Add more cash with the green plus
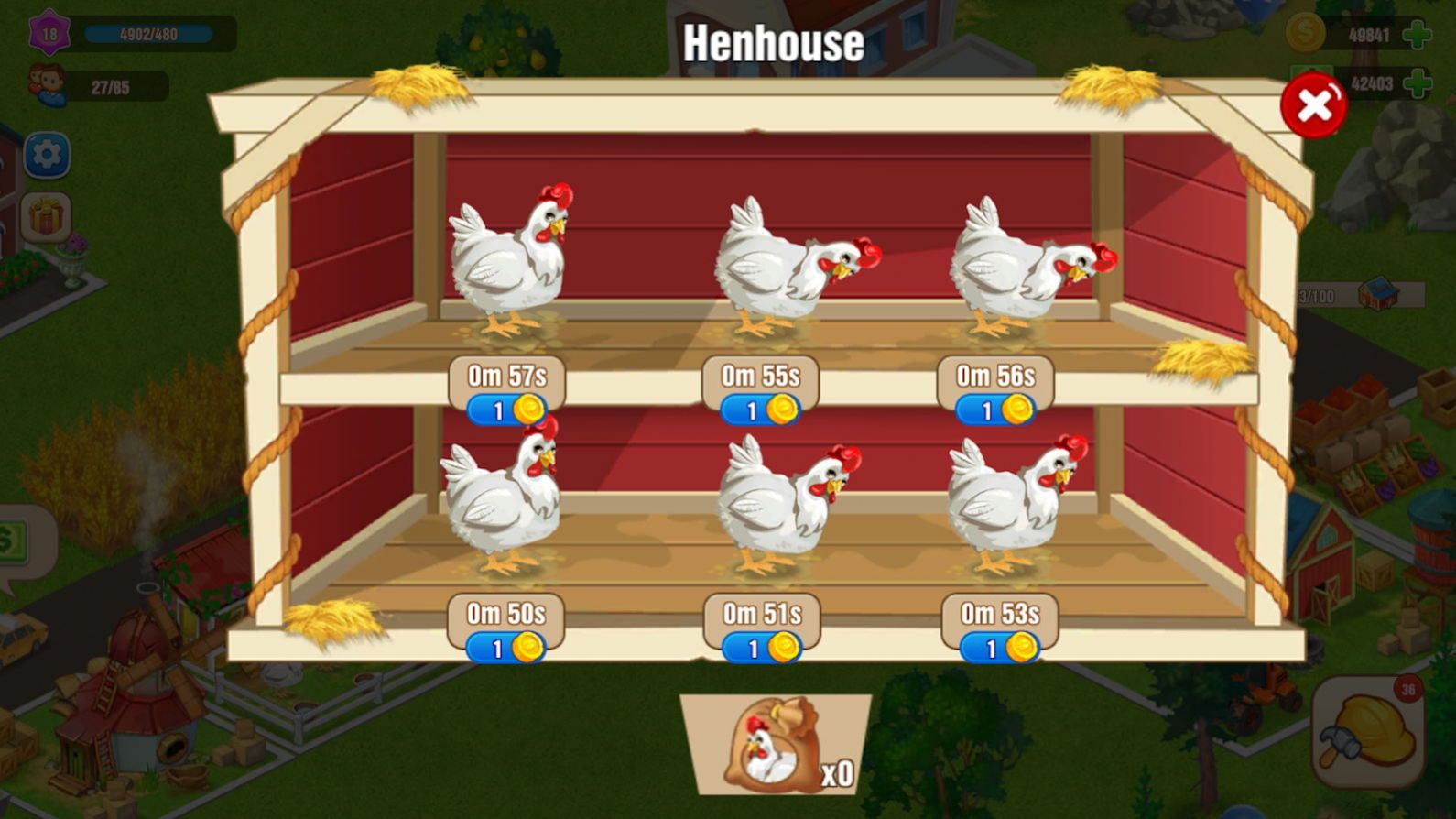 pyautogui.click(x=1417, y=83)
